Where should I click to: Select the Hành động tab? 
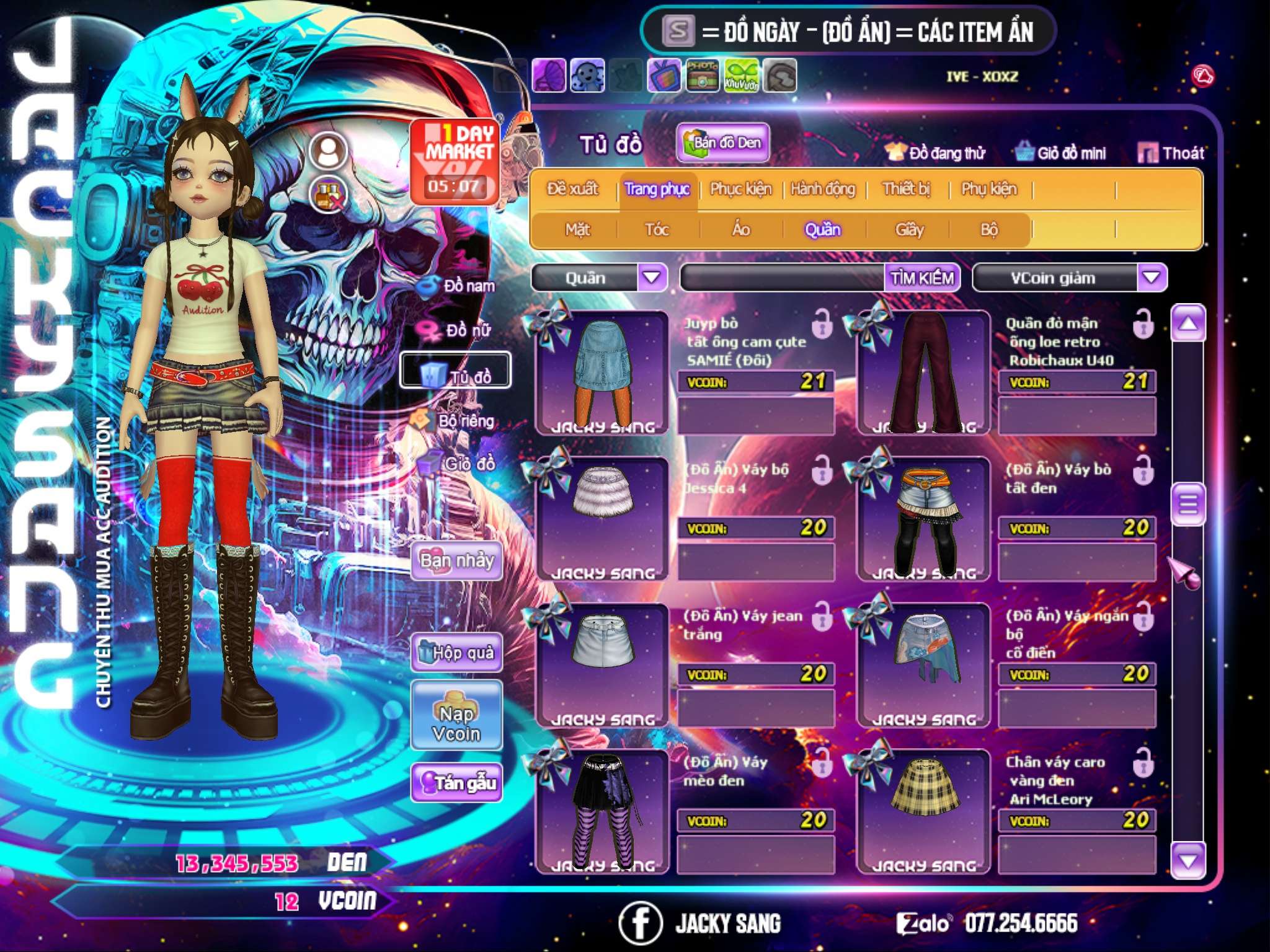822,189
